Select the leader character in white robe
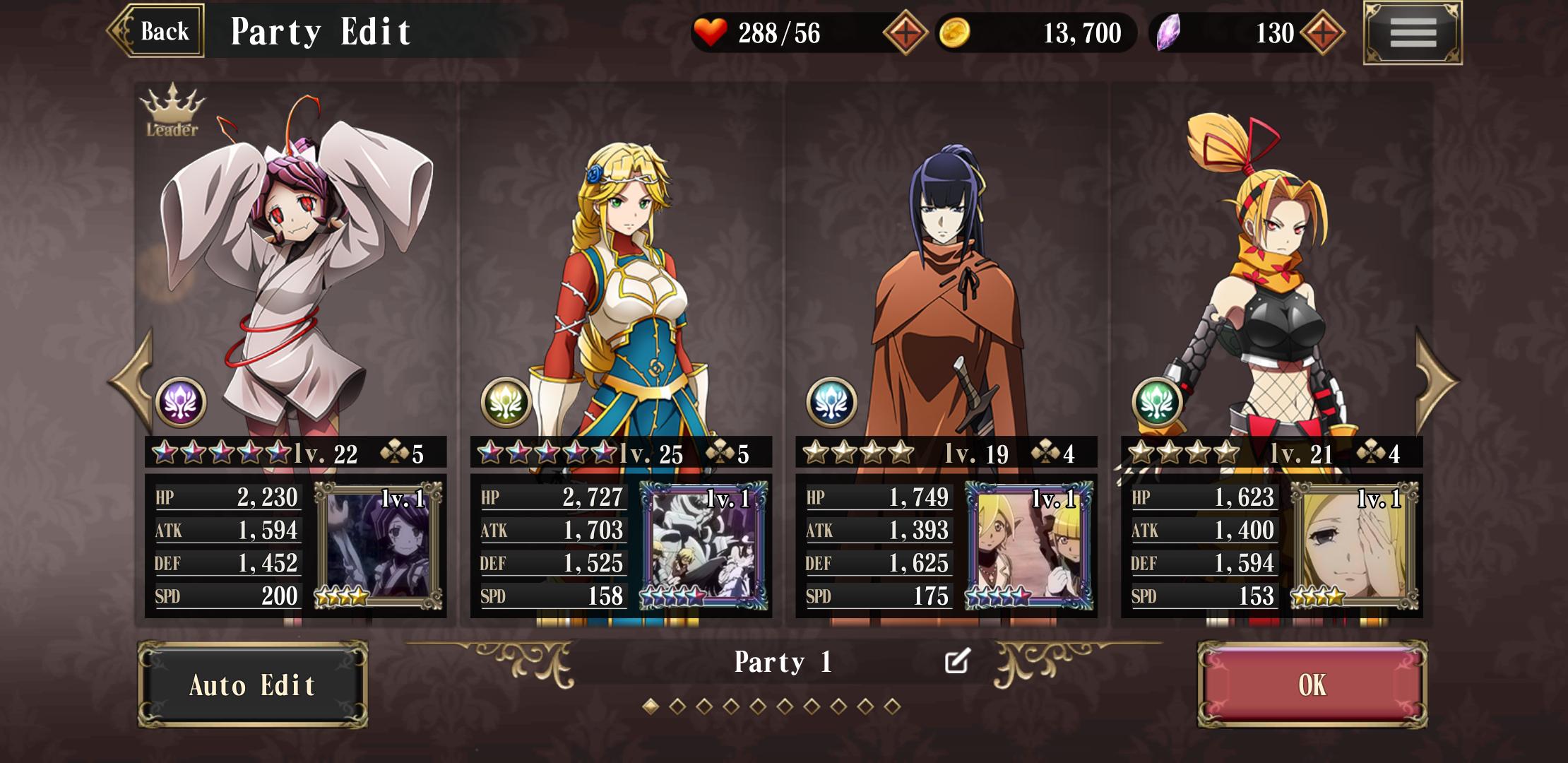 tap(297, 268)
